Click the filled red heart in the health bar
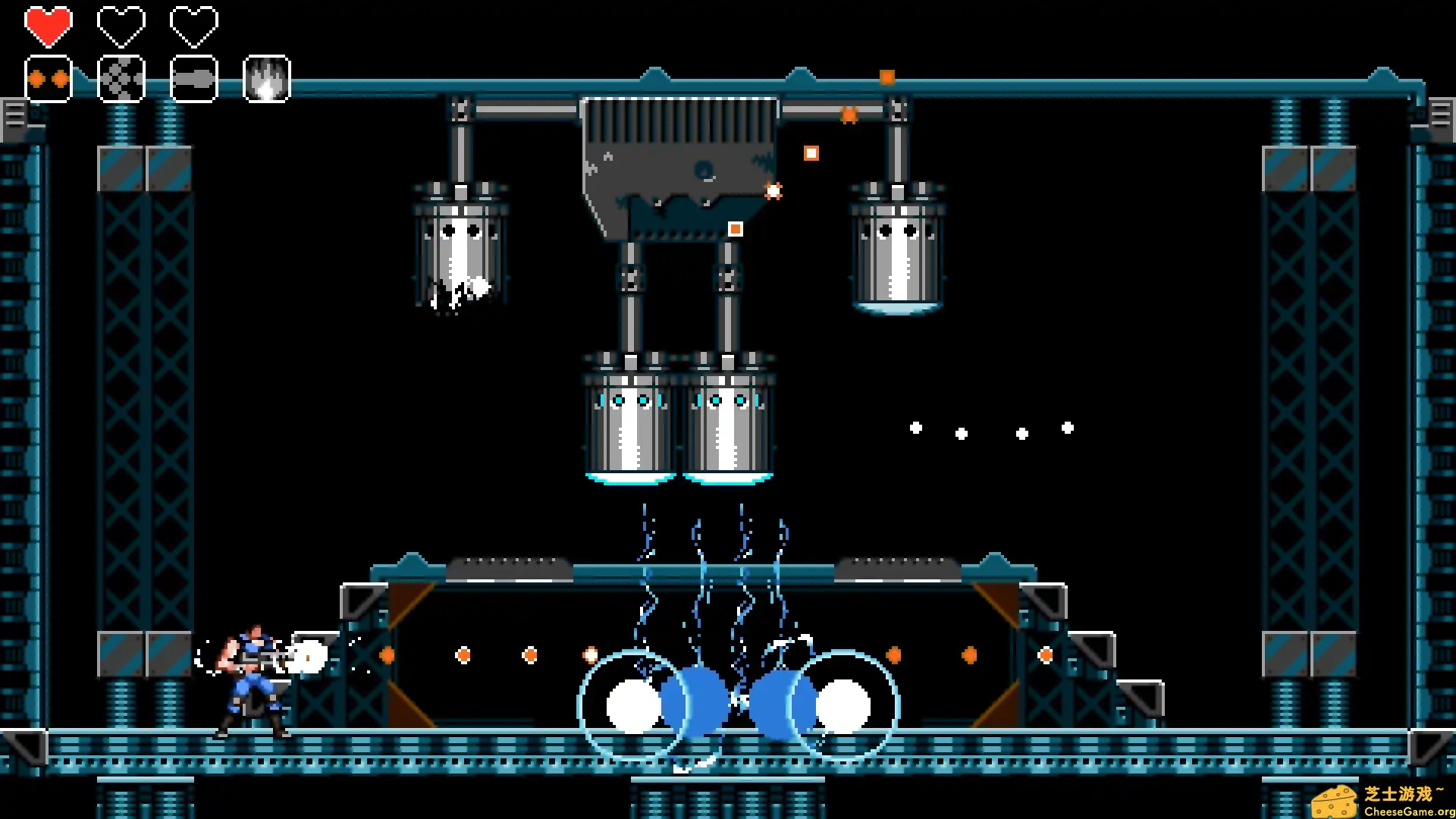This screenshot has width=1456, height=819. [49, 25]
